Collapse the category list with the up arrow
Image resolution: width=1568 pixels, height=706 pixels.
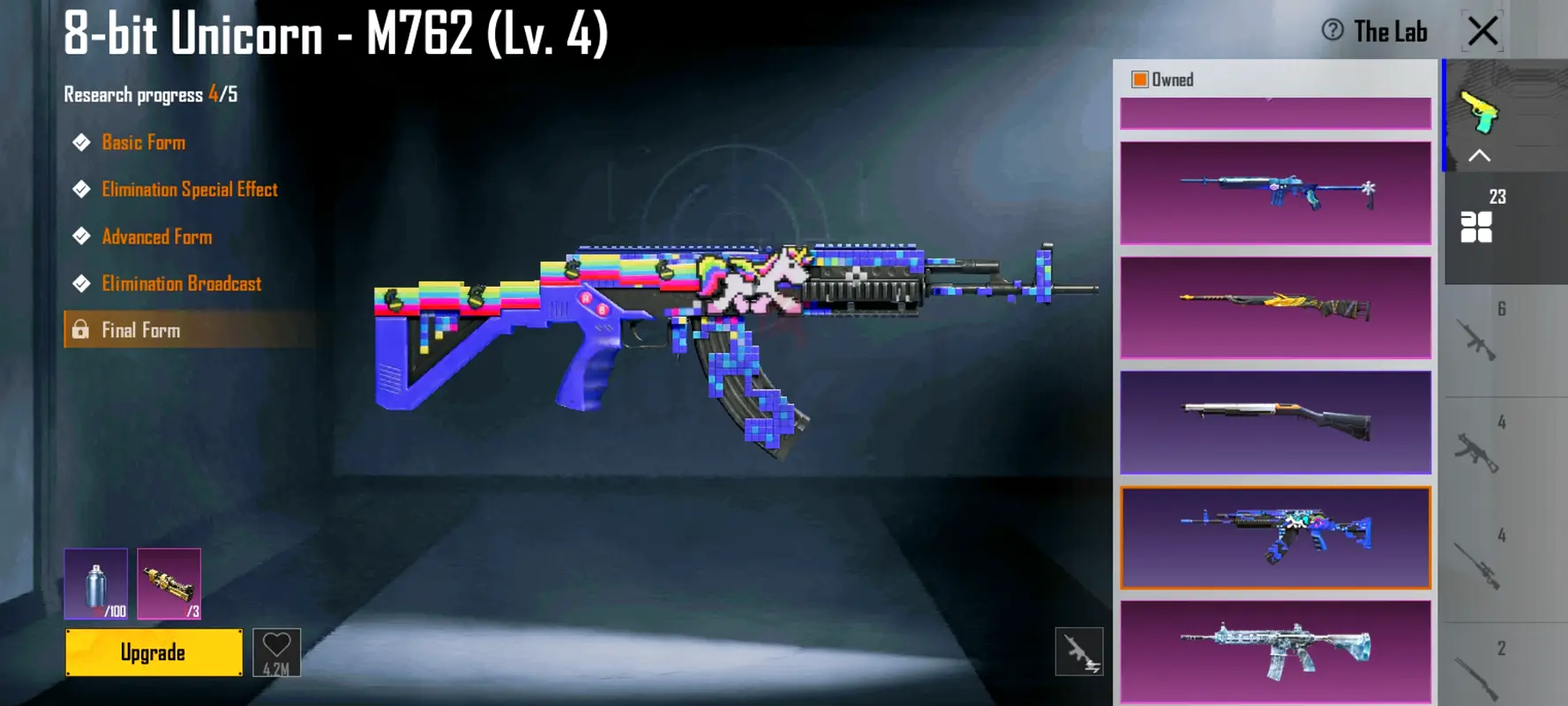point(1479,156)
